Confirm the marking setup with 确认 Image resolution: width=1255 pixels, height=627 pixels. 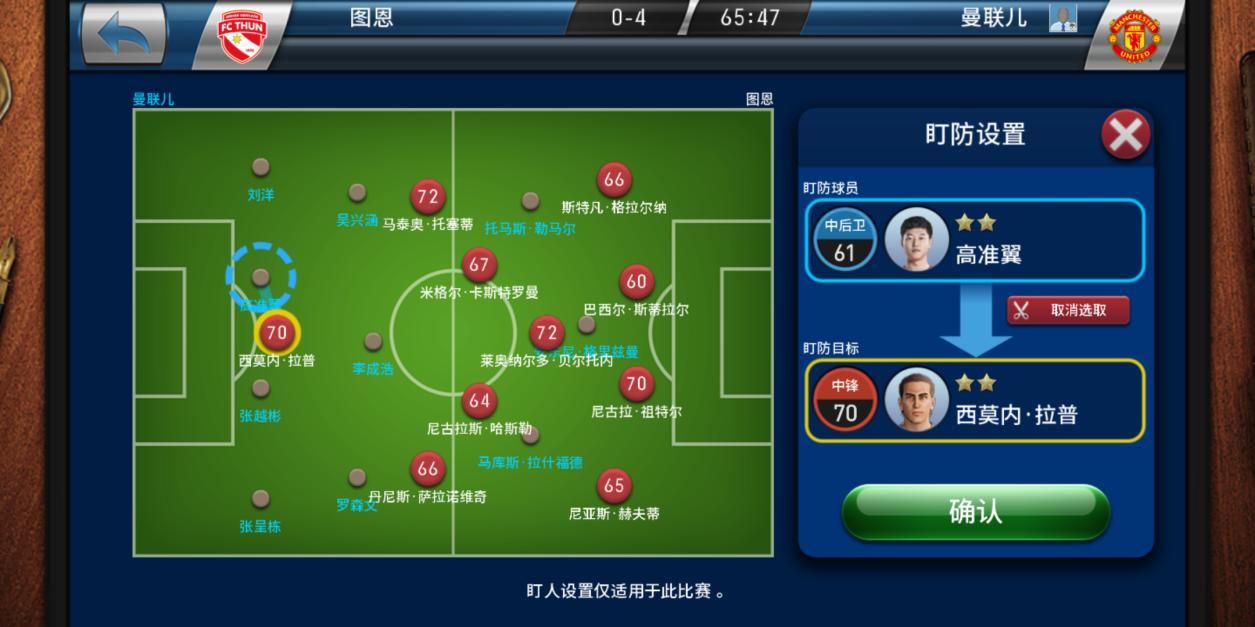click(x=975, y=512)
